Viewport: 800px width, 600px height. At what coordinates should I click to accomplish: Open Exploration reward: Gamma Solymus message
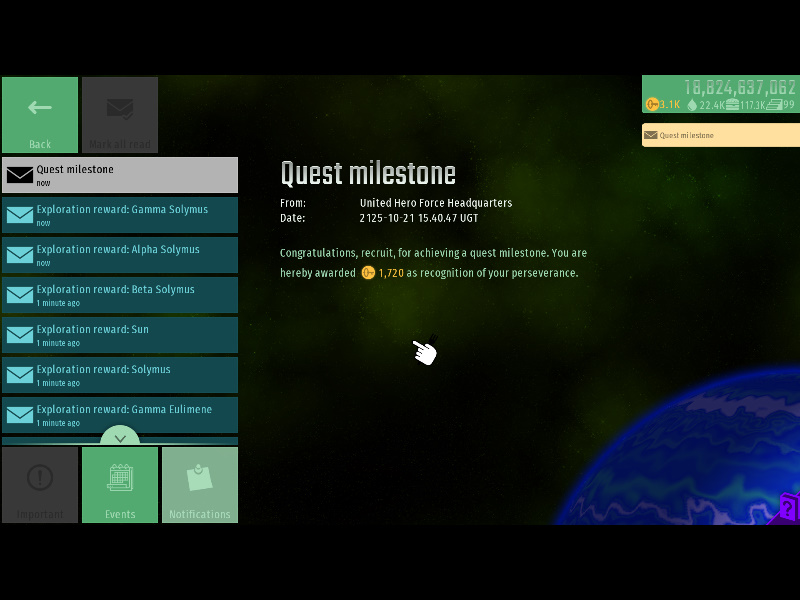pos(120,215)
